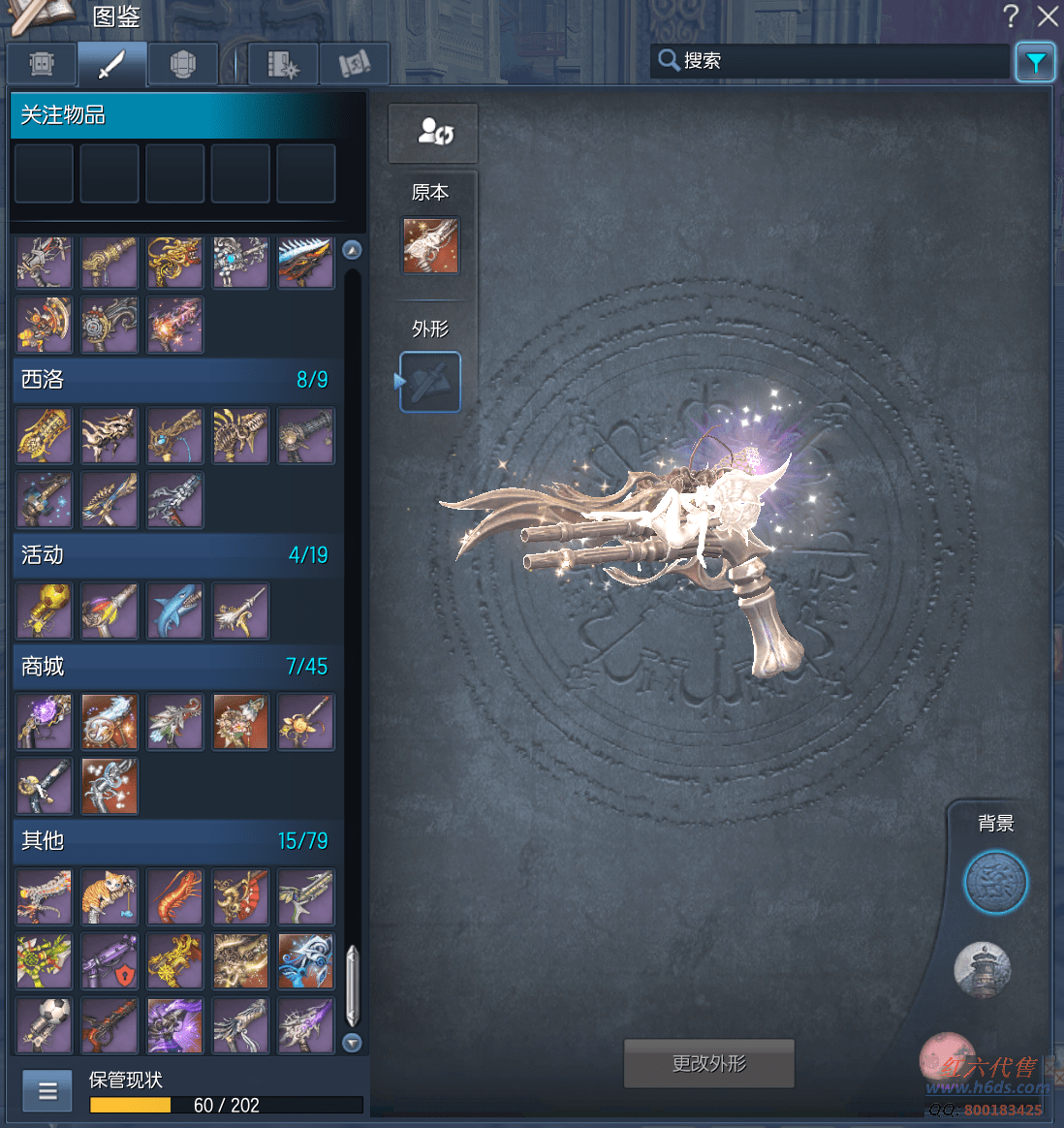Image resolution: width=1064 pixels, height=1128 pixels.
Task: Click the scroll up arrow of the list
Action: tap(353, 250)
